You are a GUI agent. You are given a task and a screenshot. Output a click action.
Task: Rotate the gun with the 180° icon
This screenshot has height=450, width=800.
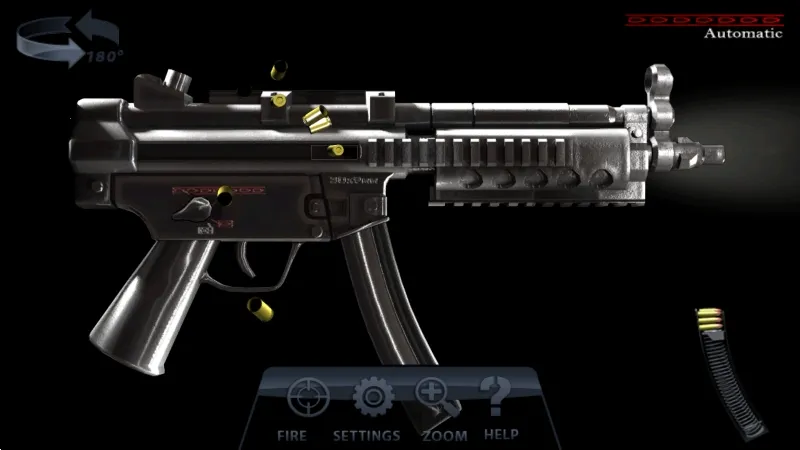pyautogui.click(x=56, y=40)
